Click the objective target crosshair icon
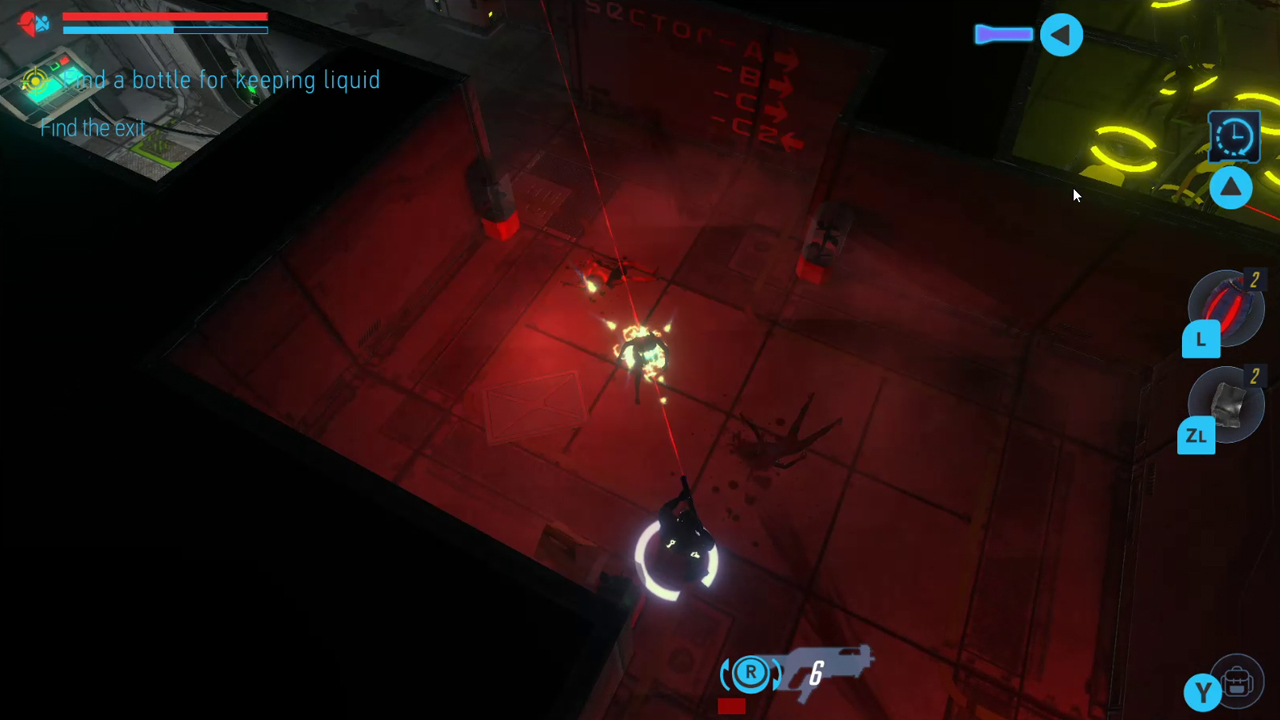This screenshot has width=1280, height=720. pyautogui.click(x=35, y=82)
